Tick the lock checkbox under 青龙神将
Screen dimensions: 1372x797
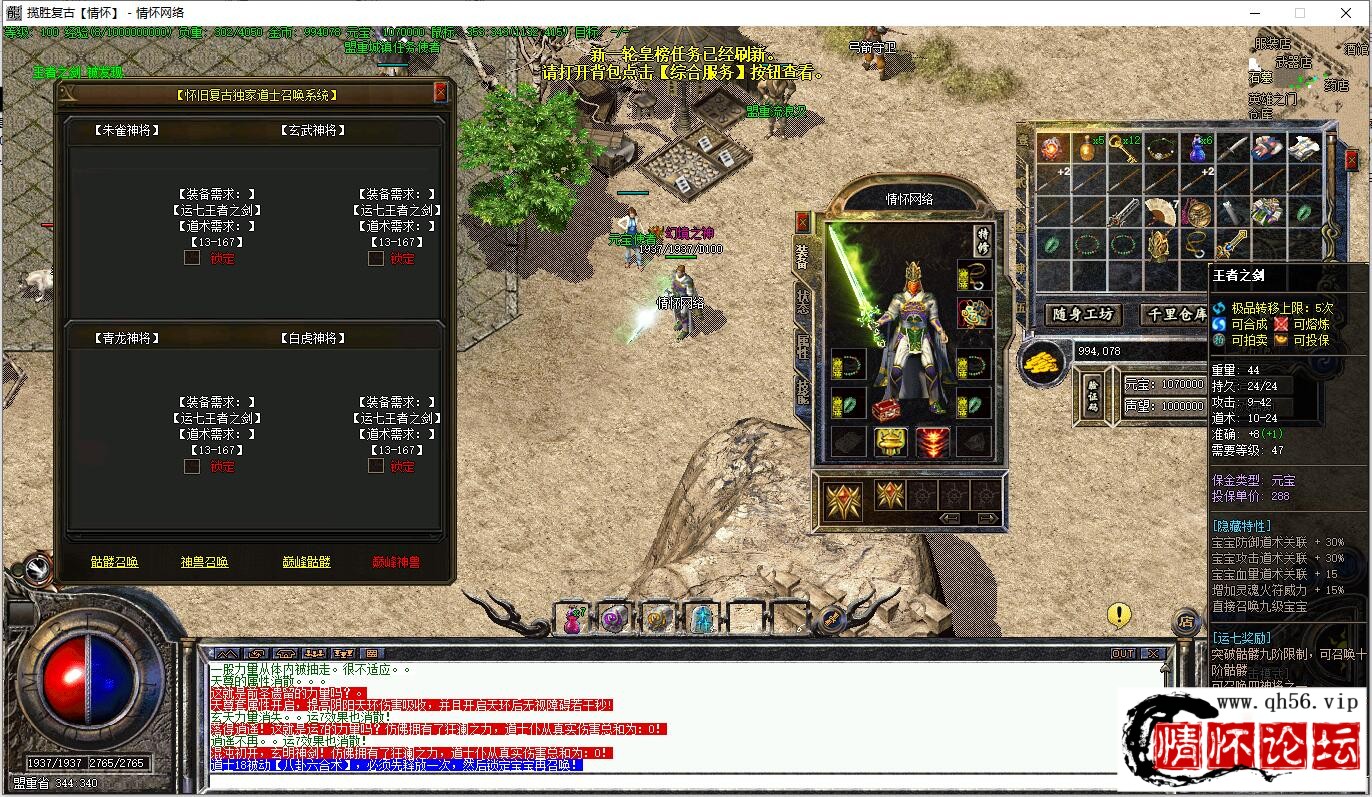coord(192,466)
